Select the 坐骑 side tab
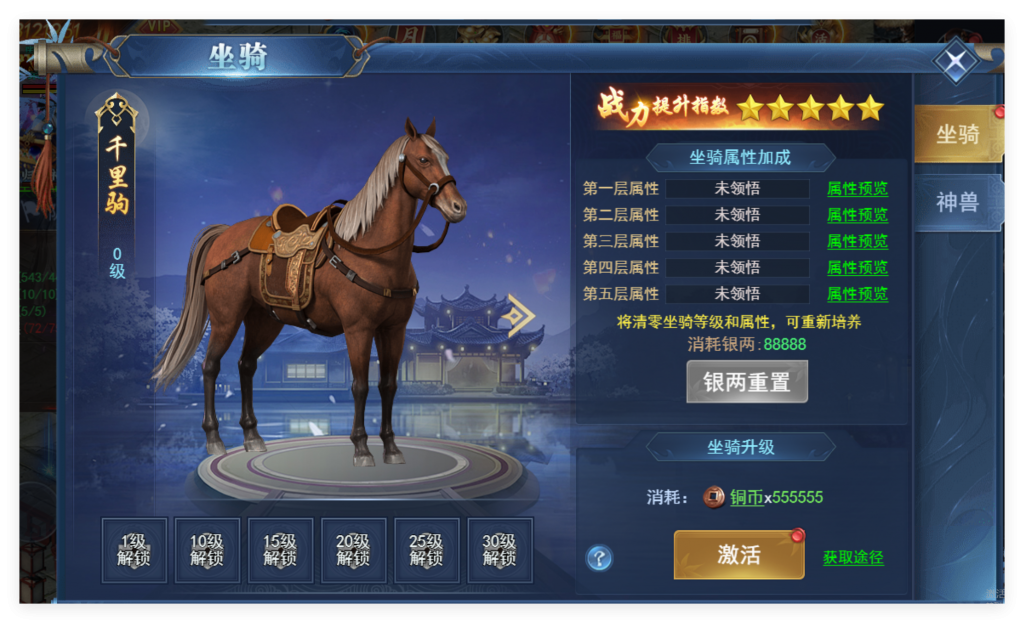This screenshot has width=1024, height=623. pyautogui.click(x=956, y=134)
